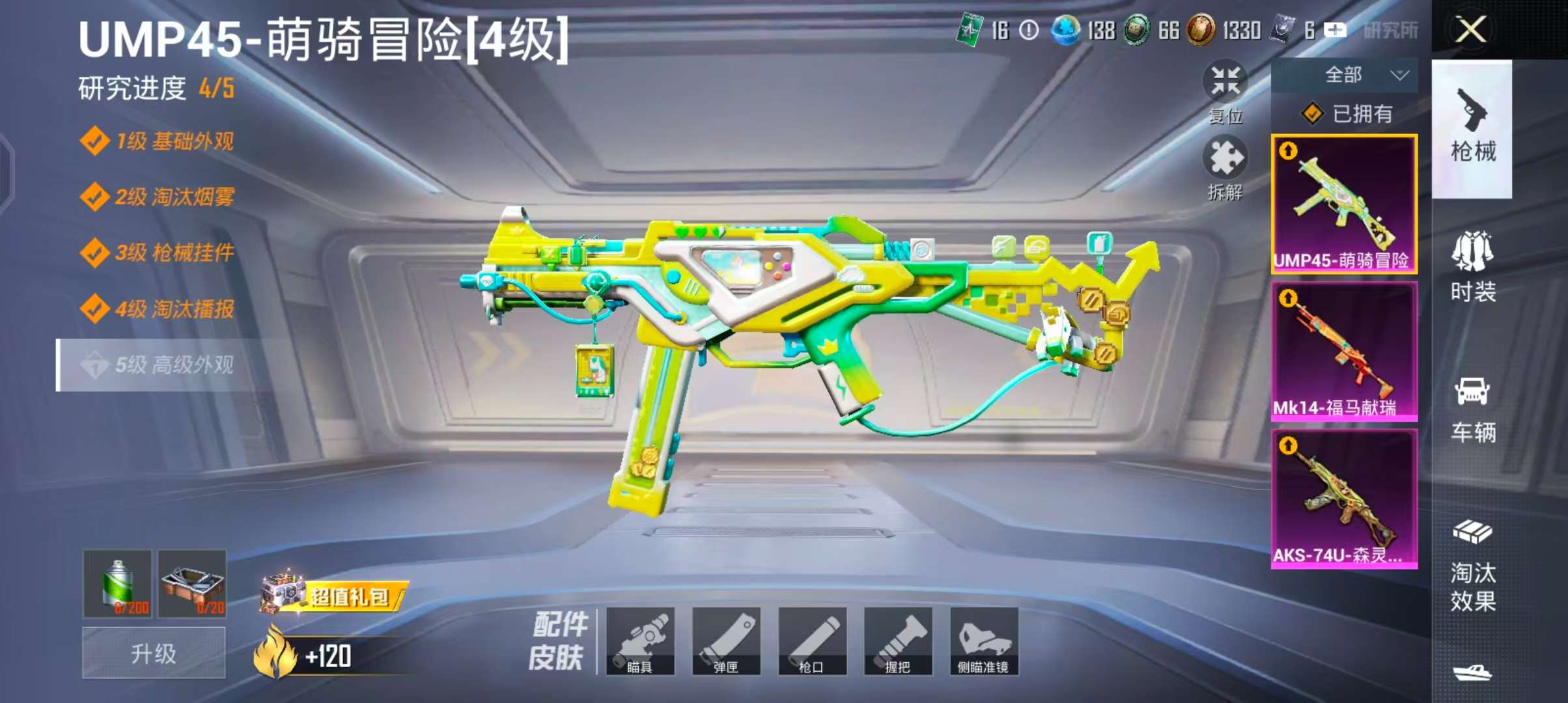This screenshot has height=703, width=1568.
Task: Choose the Mk14-福马献瑞 skin thumbnail
Action: 1343,351
